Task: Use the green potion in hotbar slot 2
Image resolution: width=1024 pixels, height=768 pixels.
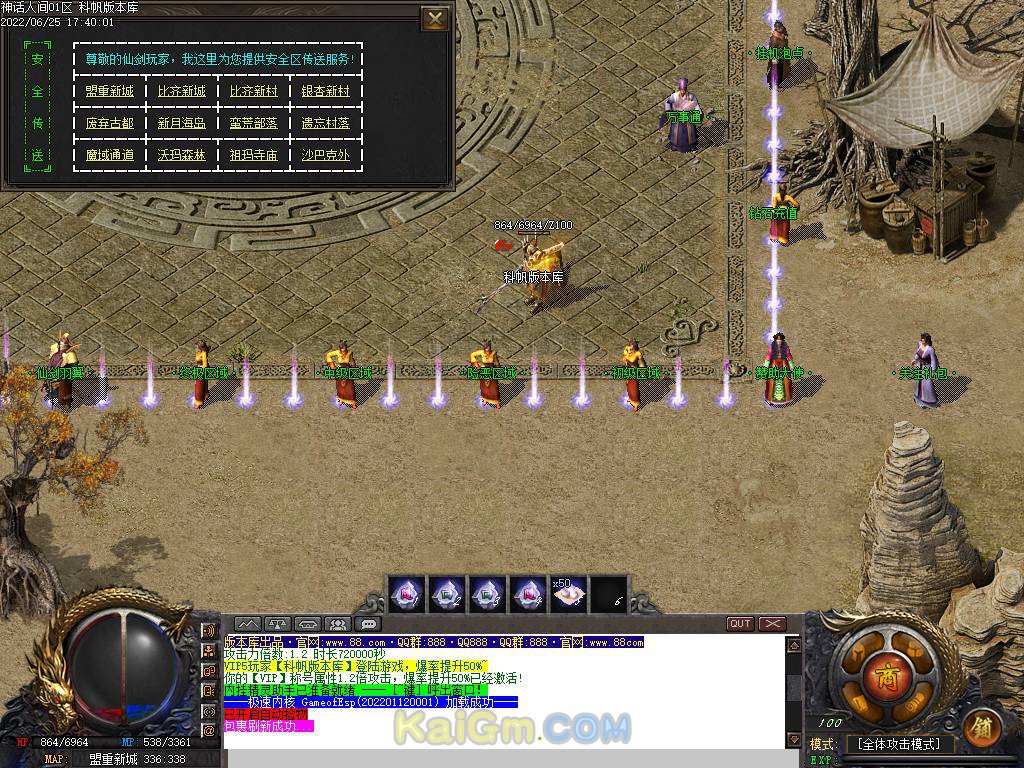Action: (x=446, y=594)
